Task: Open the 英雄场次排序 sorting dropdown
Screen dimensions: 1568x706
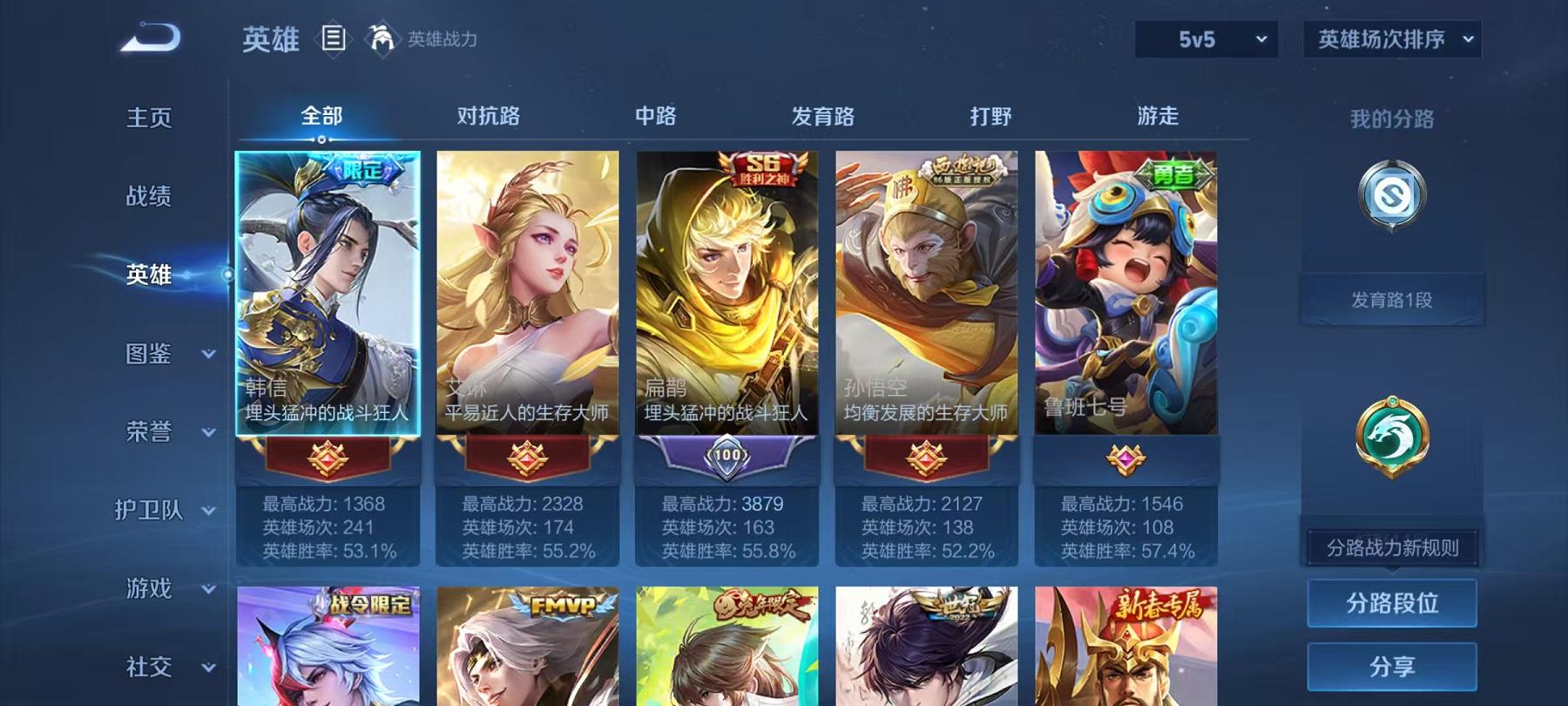Action: coord(1391,38)
